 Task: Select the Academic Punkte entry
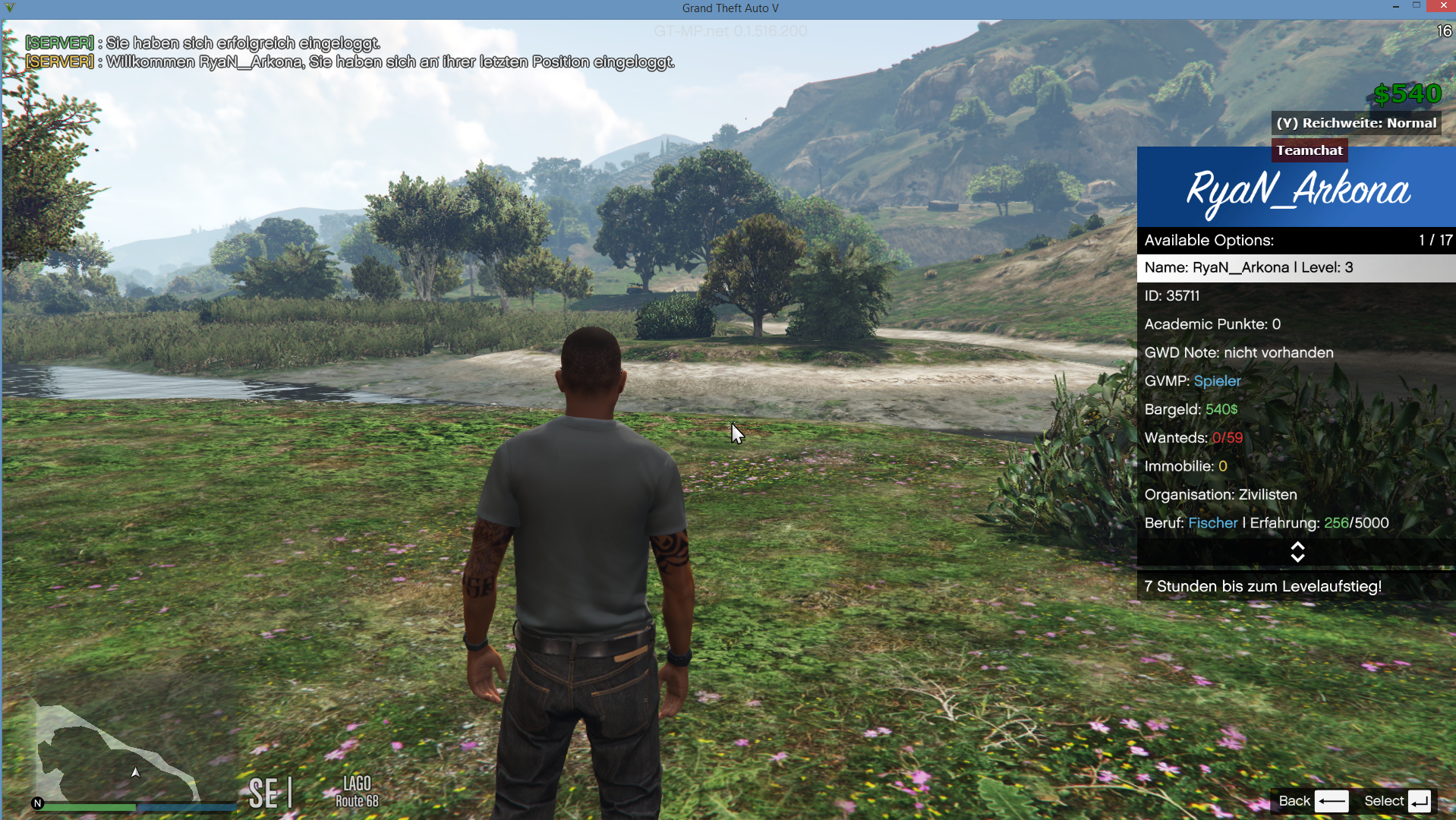click(x=1295, y=324)
